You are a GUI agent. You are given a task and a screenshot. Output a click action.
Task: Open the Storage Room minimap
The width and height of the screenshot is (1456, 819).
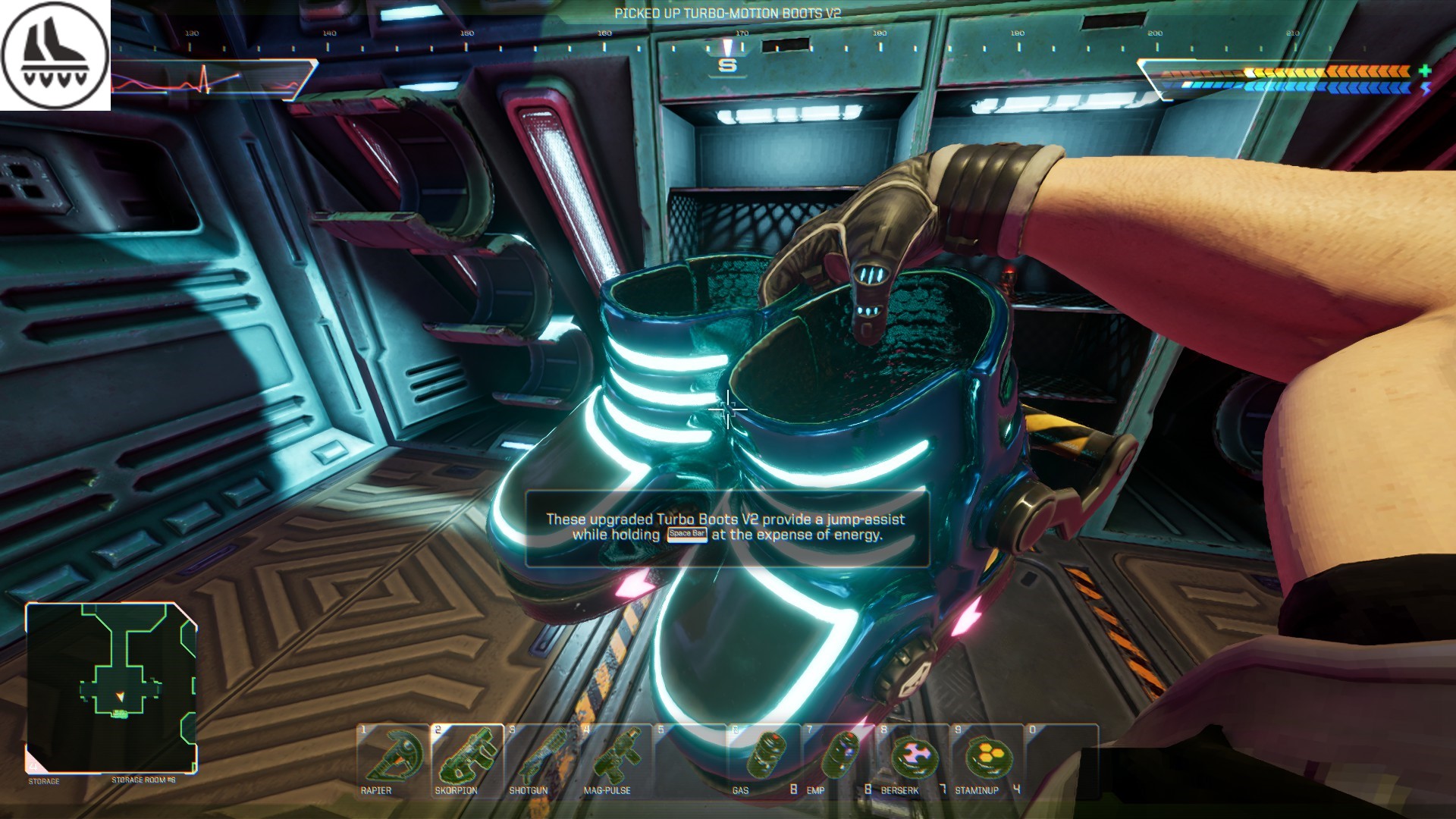click(111, 687)
